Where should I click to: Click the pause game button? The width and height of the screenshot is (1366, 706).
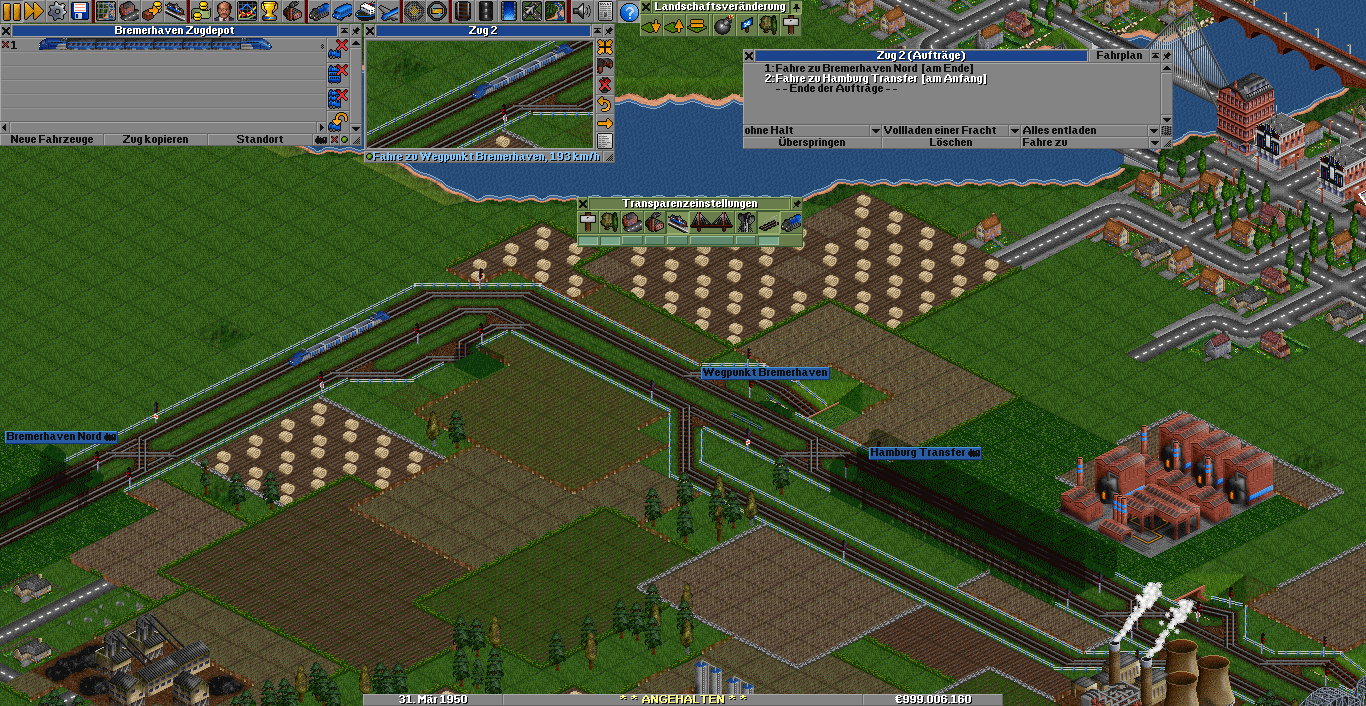[12, 11]
